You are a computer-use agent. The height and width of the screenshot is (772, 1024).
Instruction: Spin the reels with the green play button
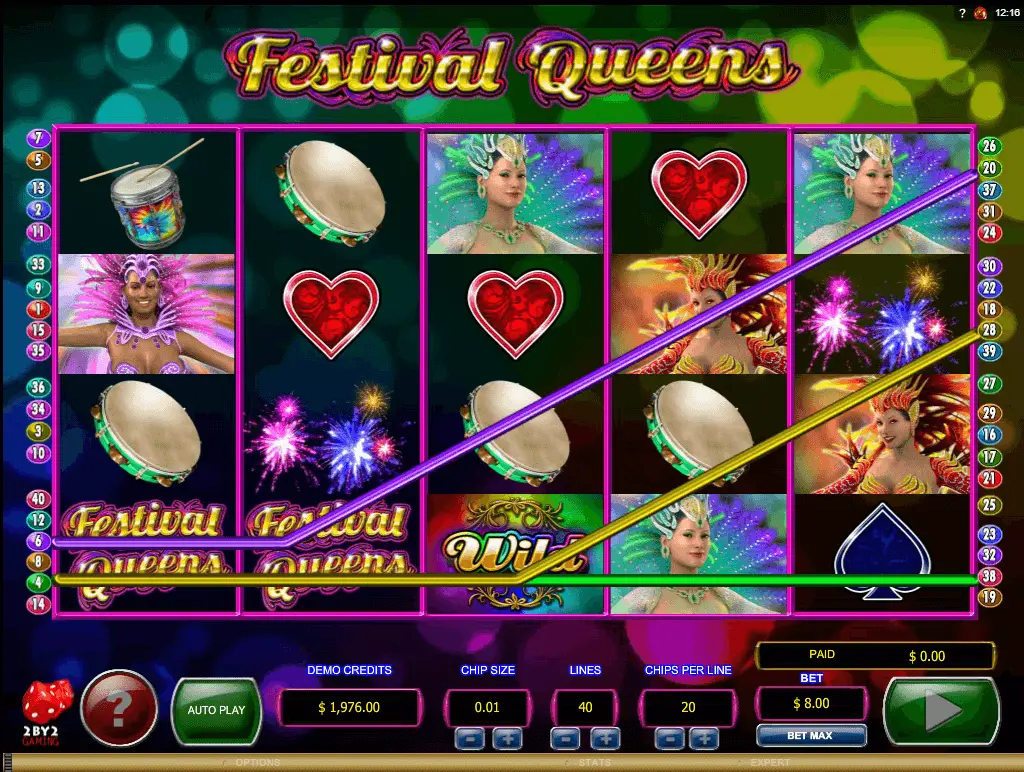[x=941, y=711]
